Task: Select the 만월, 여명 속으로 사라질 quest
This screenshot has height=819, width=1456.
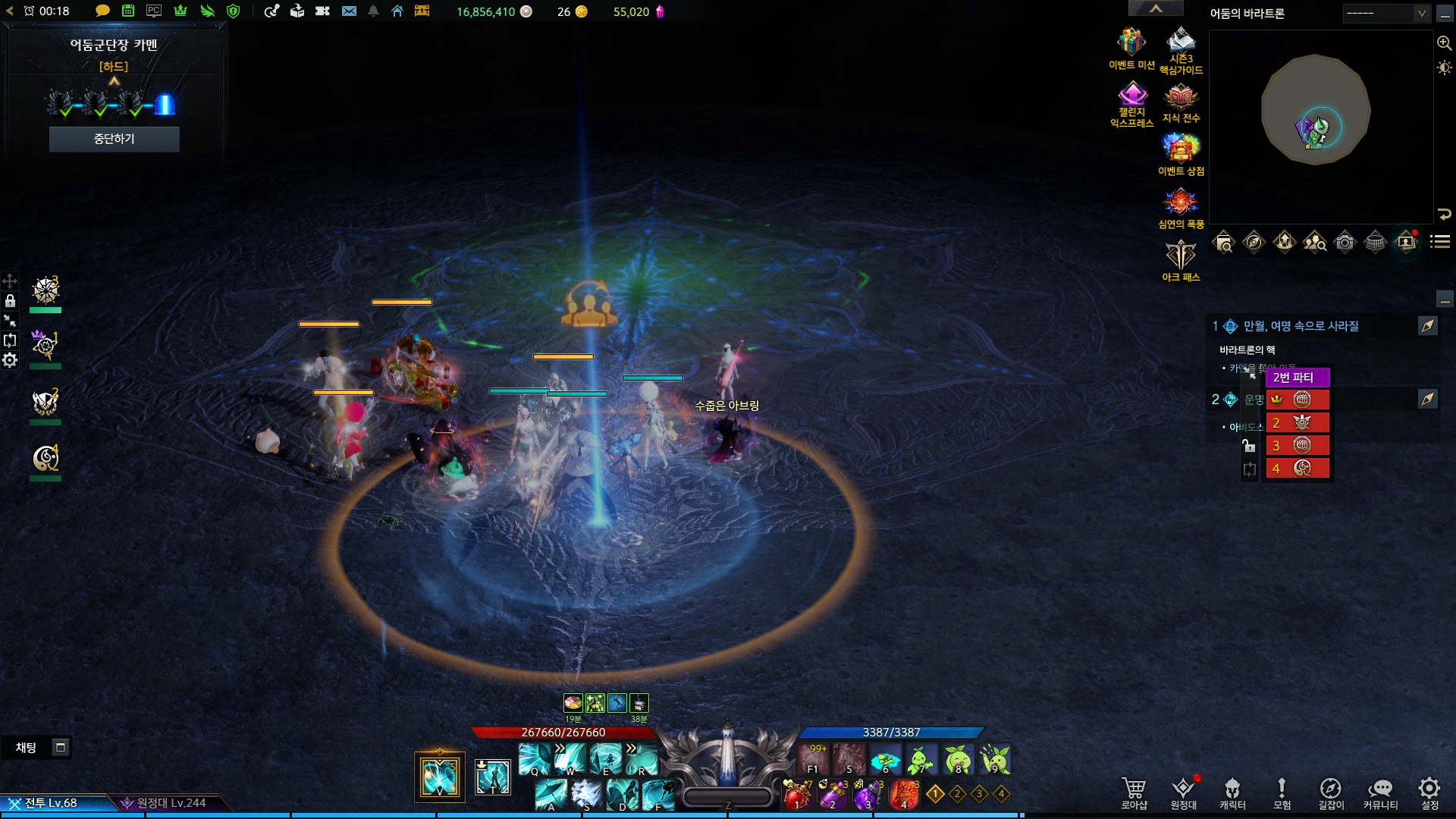Action: coord(1301,326)
